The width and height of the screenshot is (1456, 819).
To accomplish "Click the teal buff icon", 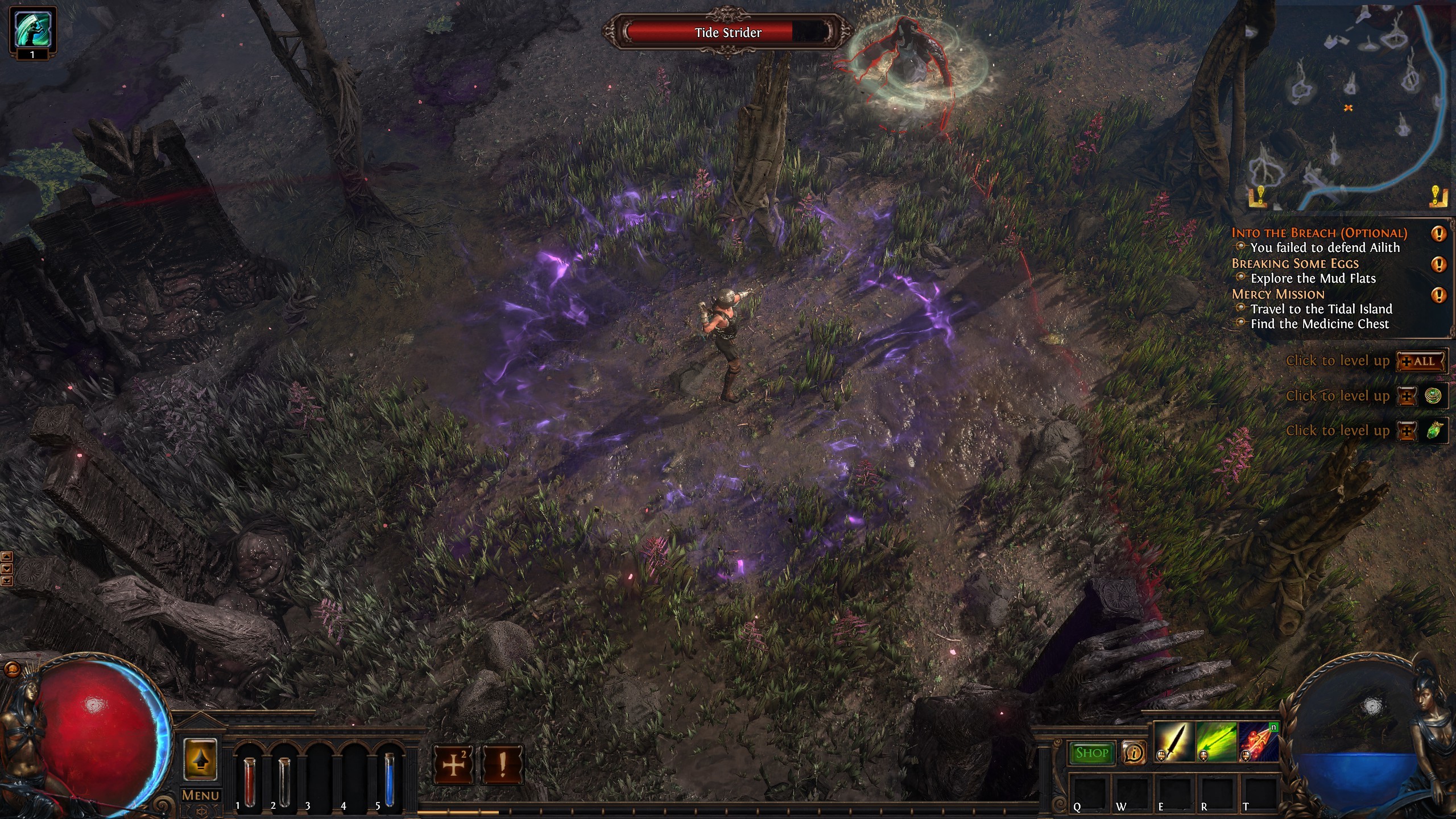I will click(32, 28).
